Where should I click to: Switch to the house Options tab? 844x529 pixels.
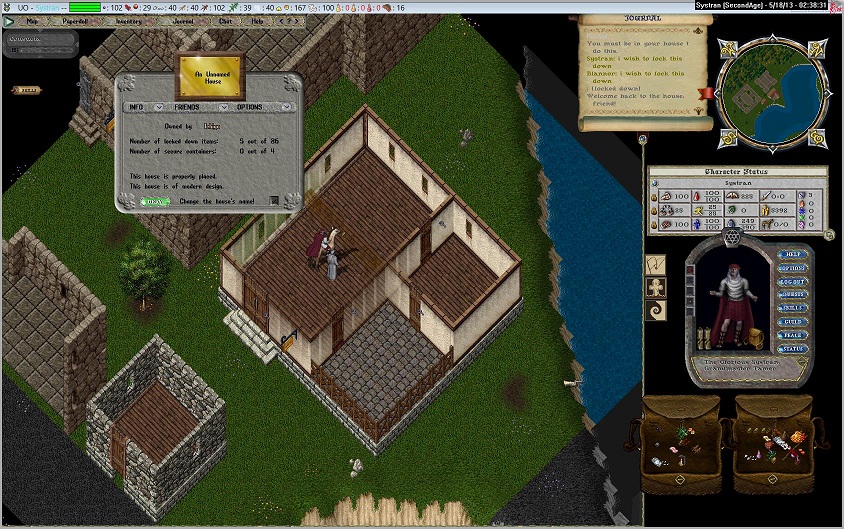click(249, 107)
